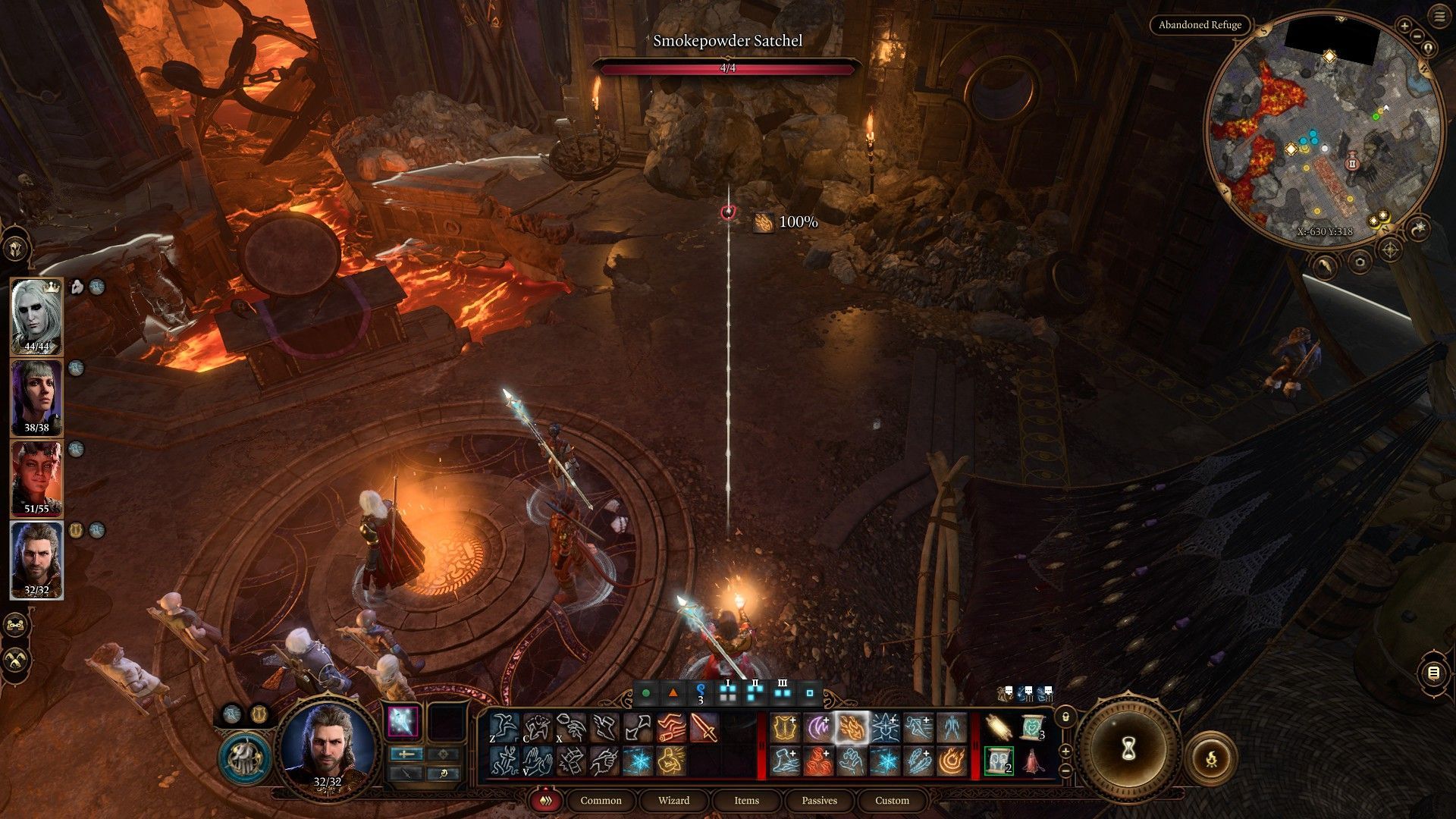Select Shadowheart's party portrait

pos(36,397)
